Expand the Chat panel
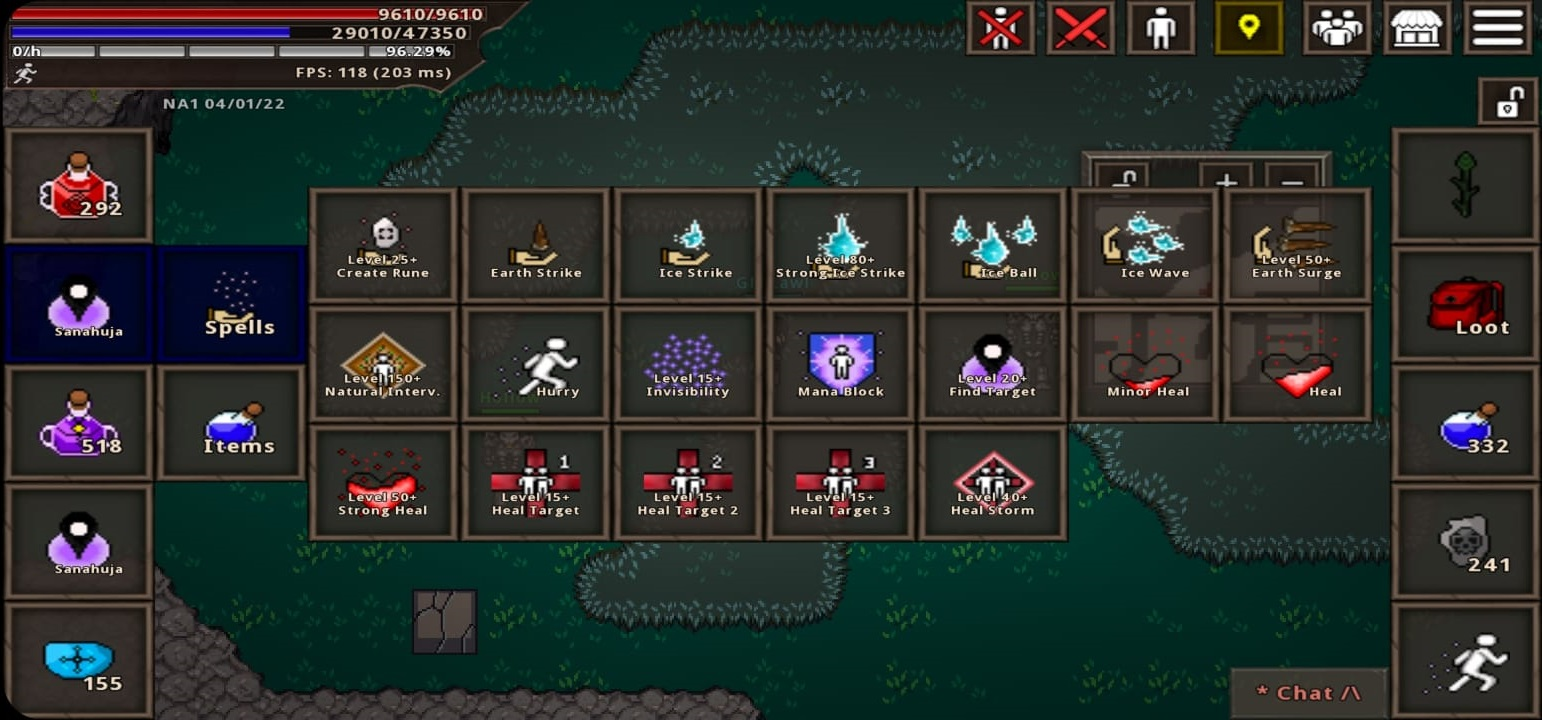1542x720 pixels. 1308,691
